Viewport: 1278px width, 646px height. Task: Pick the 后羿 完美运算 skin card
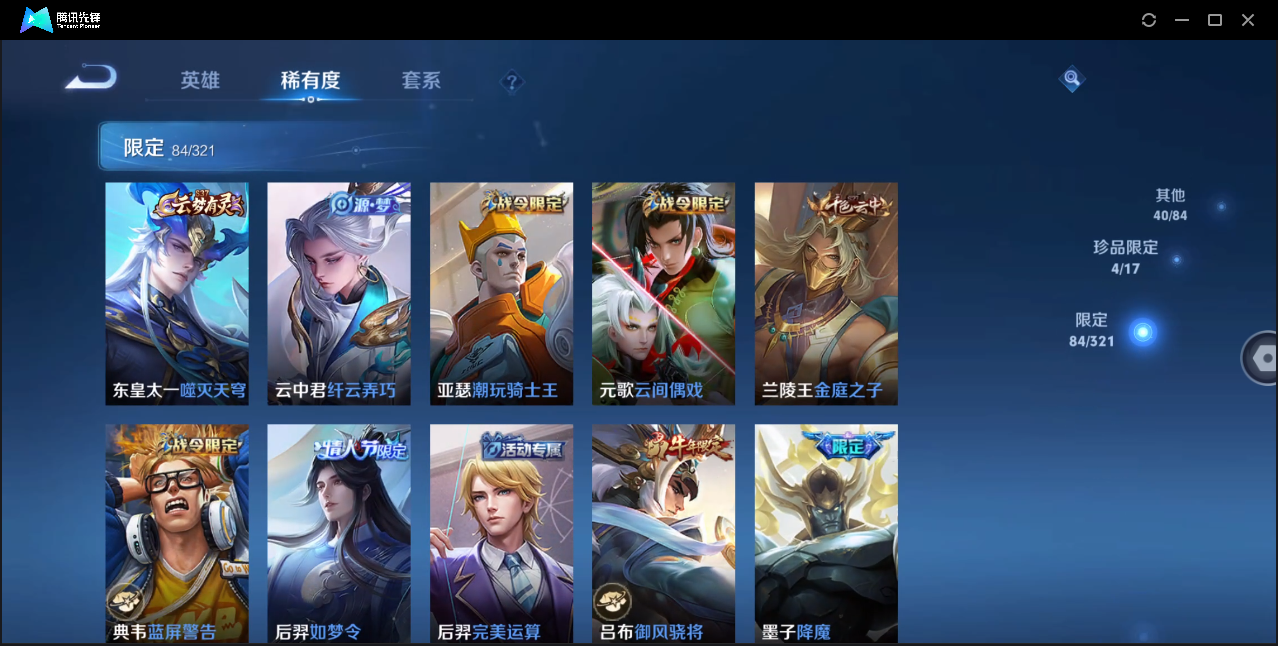(x=501, y=533)
